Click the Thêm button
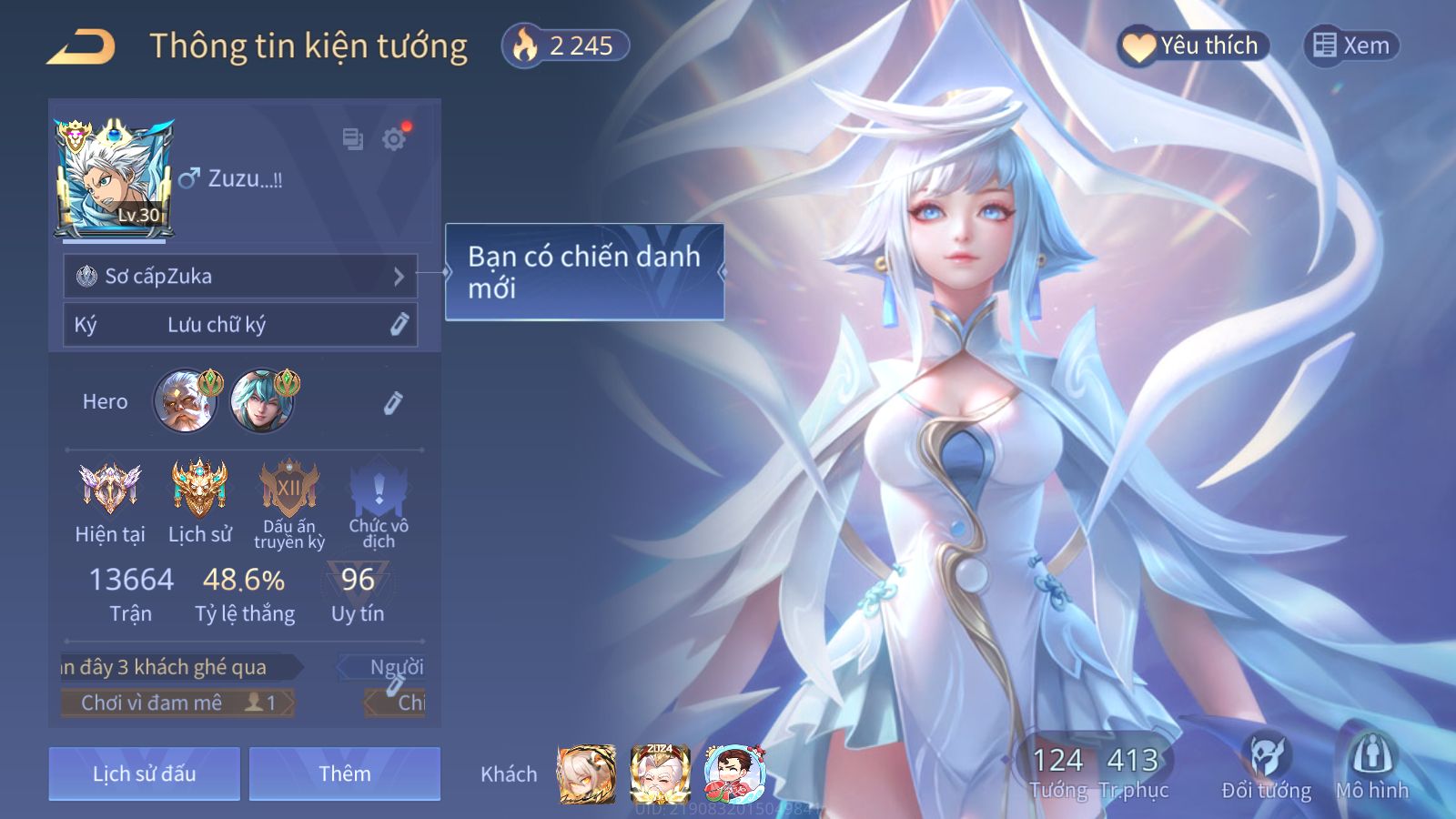 pyautogui.click(x=344, y=773)
